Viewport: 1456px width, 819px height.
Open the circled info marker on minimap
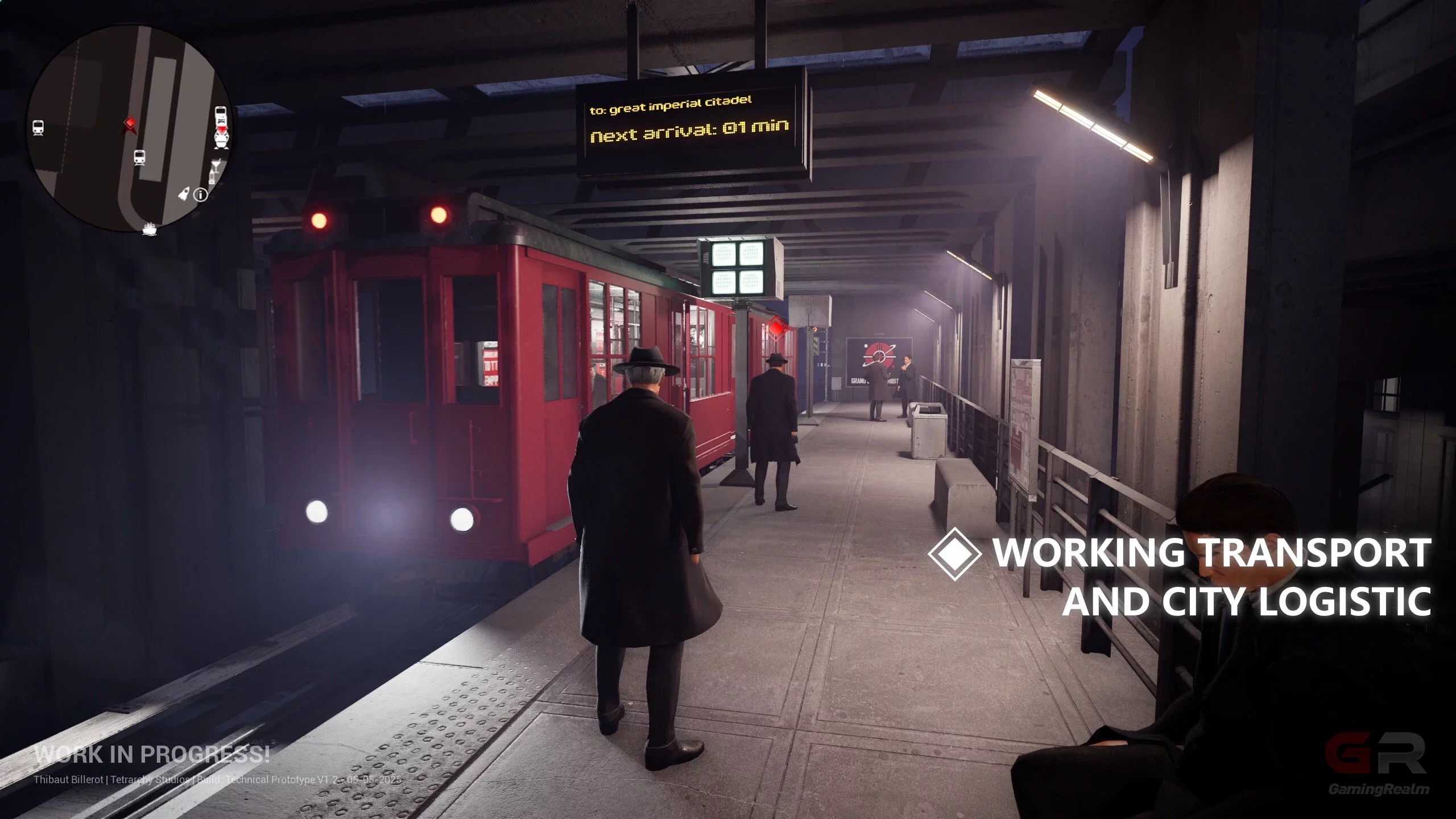click(201, 195)
